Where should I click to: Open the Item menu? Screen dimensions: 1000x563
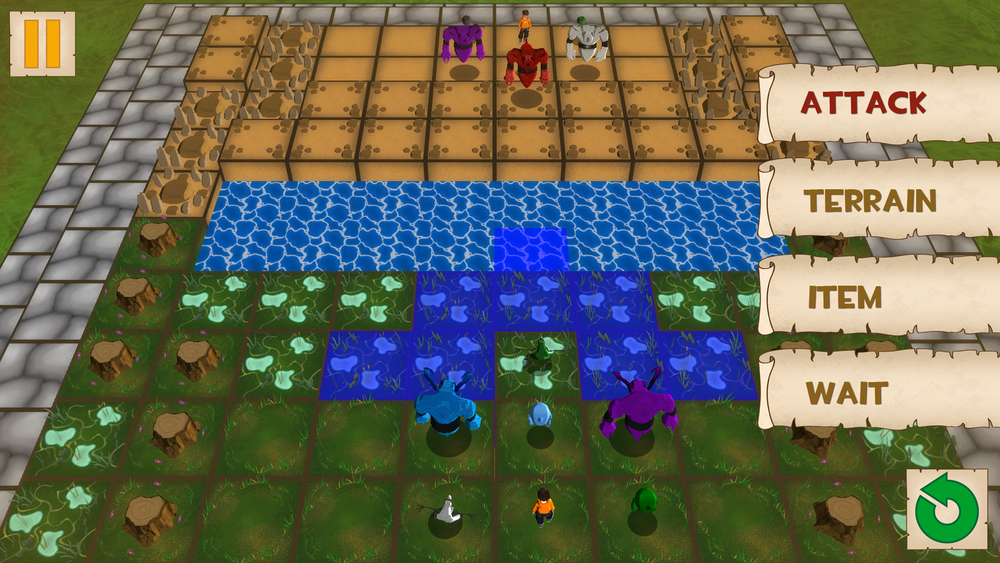845,297
